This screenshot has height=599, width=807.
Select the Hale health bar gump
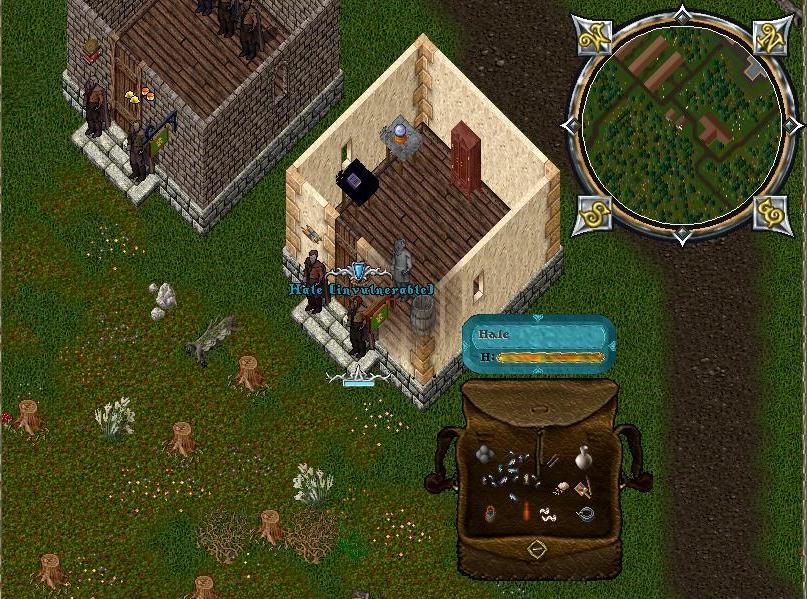click(x=539, y=345)
